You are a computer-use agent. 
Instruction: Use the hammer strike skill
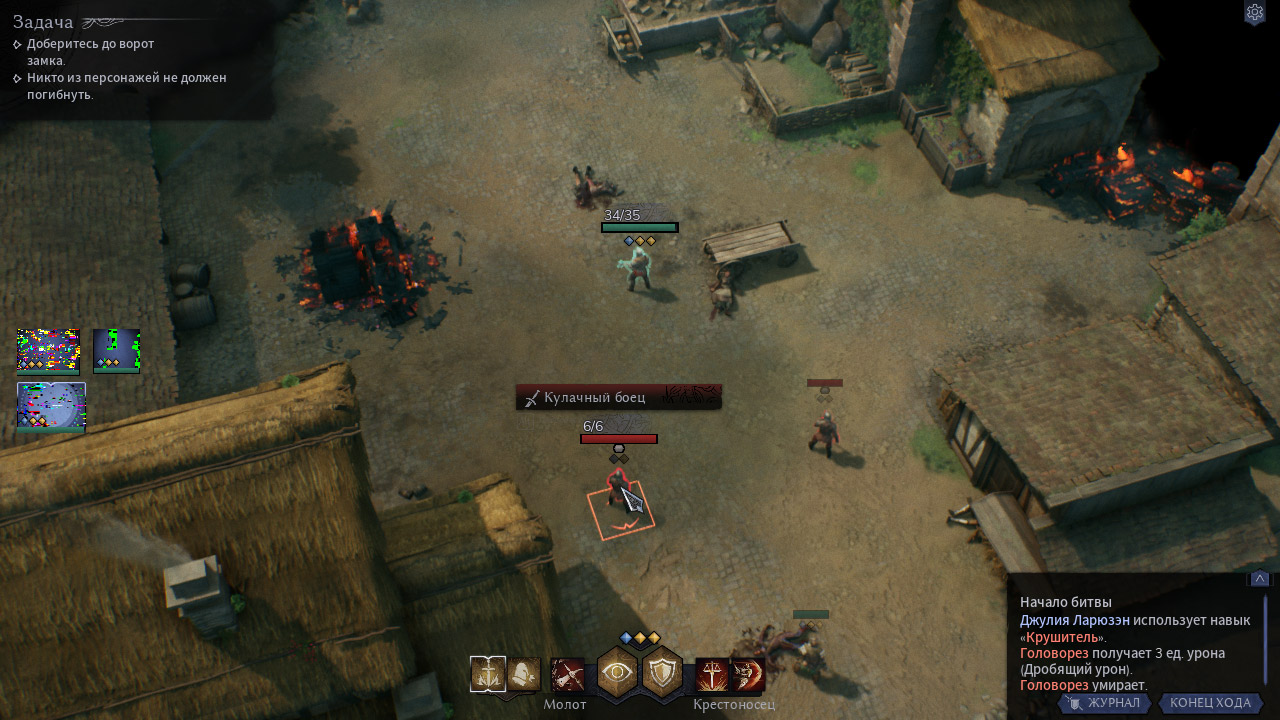(567, 675)
